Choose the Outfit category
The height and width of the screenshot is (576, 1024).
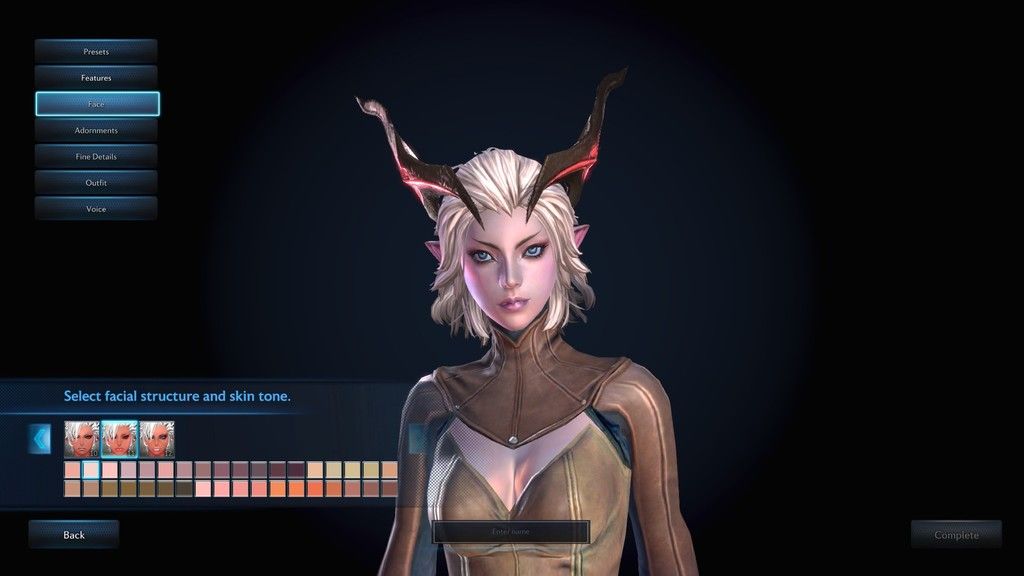96,183
